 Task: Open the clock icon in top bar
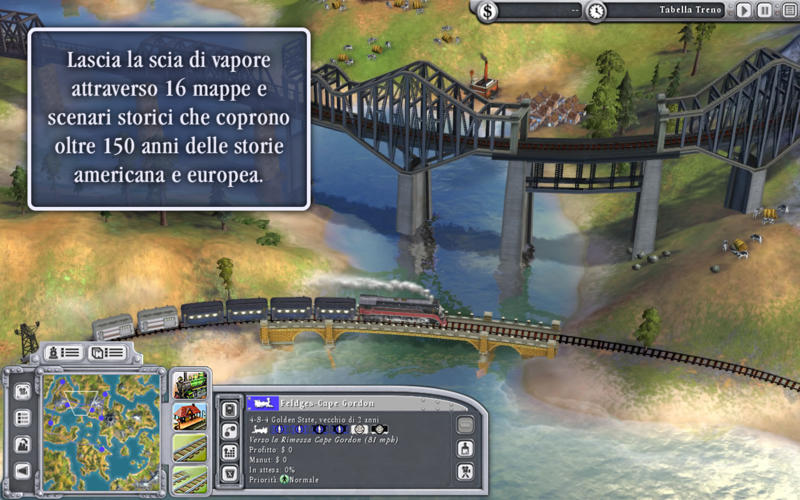tap(596, 11)
